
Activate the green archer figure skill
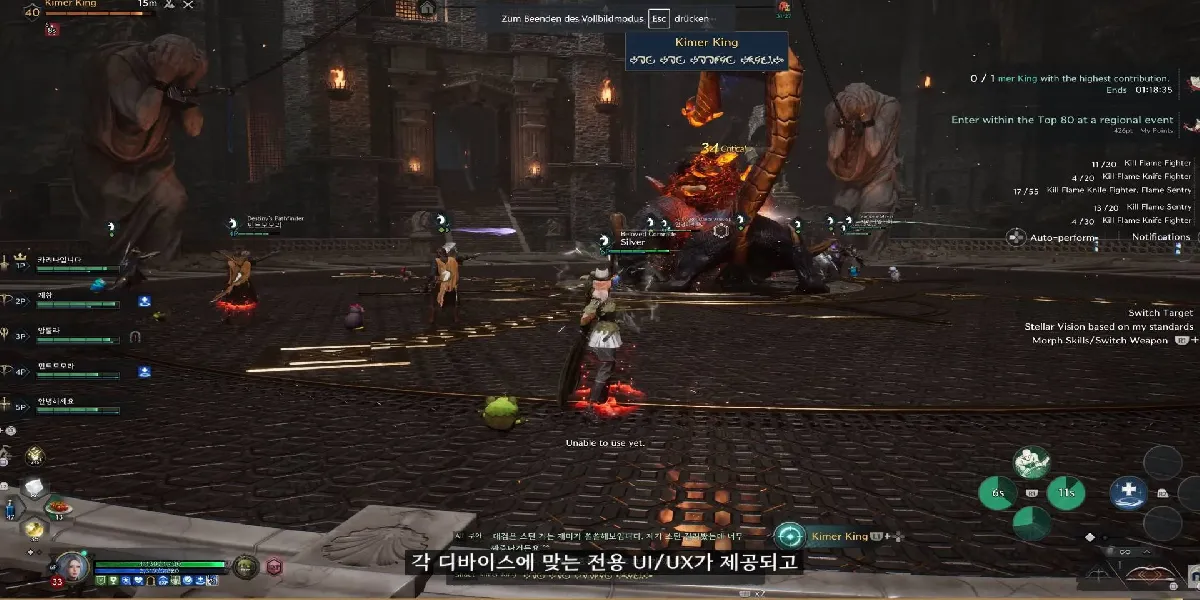pos(1030,462)
